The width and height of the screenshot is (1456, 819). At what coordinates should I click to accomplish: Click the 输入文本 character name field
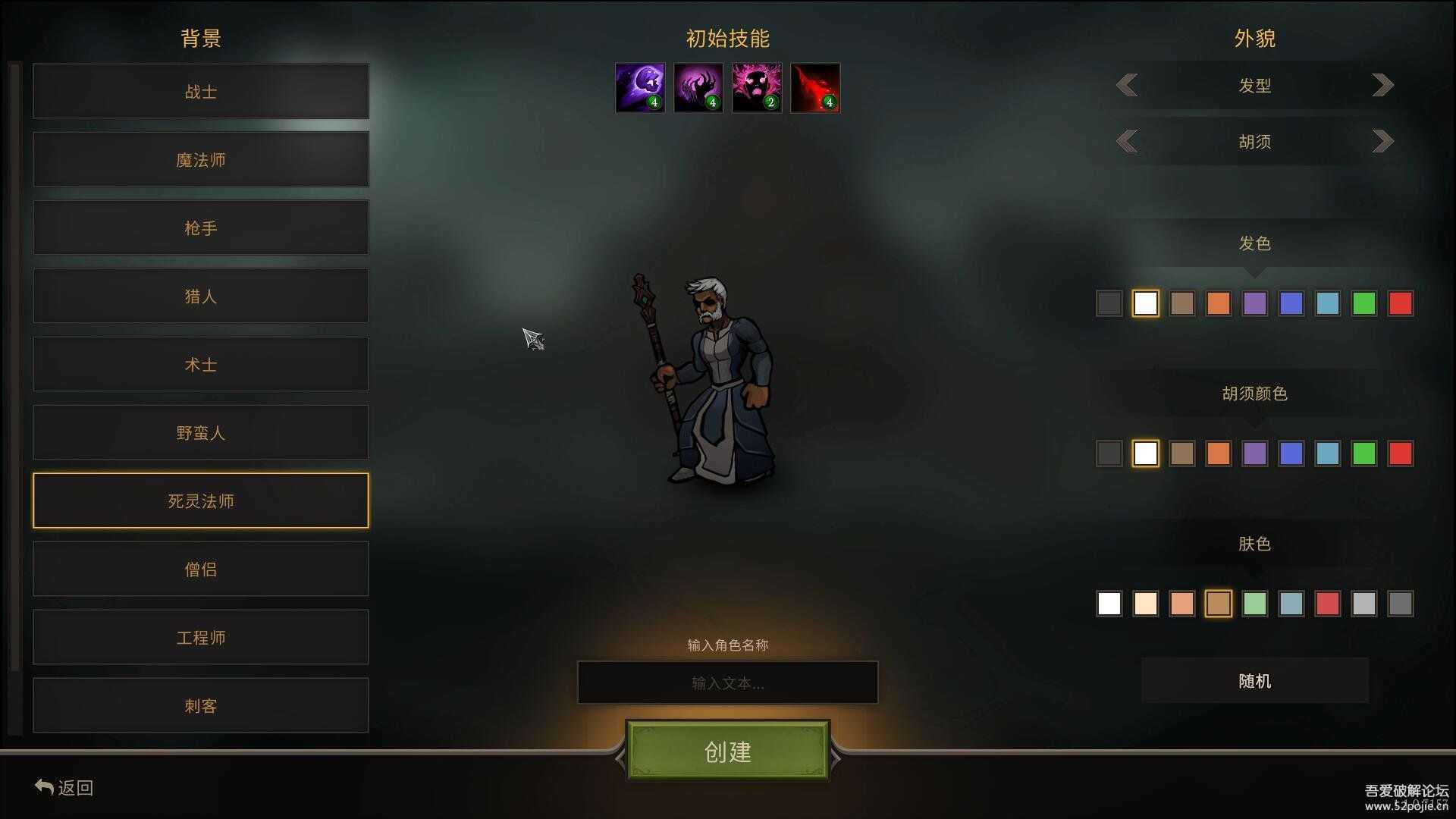(728, 682)
